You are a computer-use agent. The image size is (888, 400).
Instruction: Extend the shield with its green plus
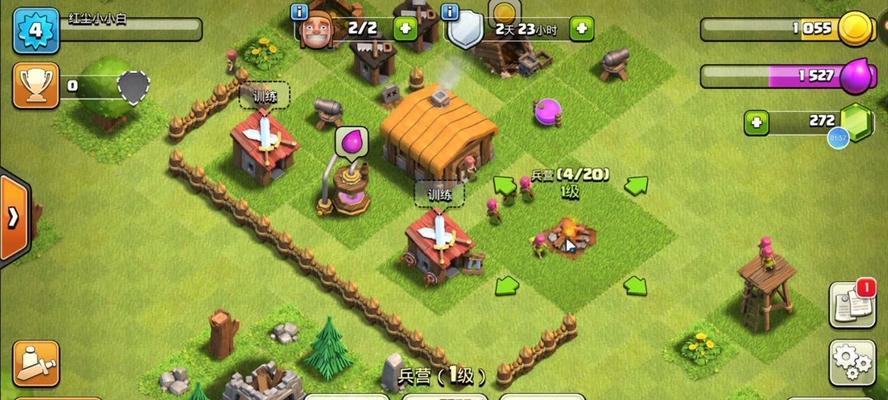[x=581, y=28]
